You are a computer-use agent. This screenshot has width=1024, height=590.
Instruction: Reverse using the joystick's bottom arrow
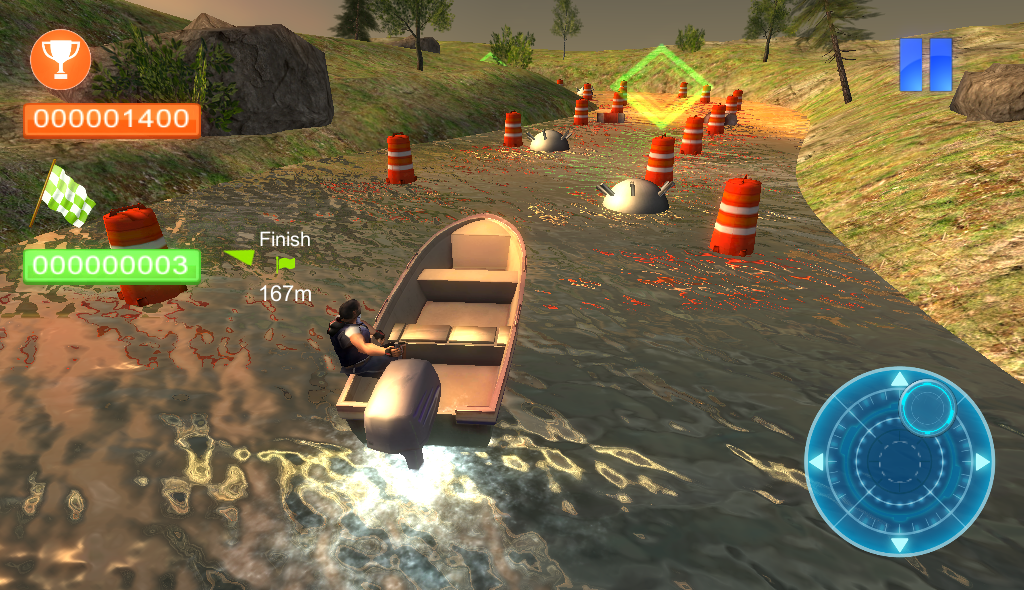899,544
